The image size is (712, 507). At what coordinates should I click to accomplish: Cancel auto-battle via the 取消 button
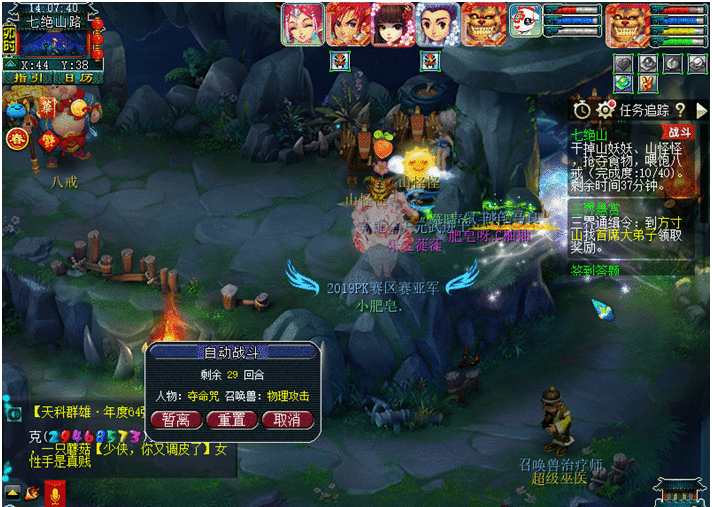pos(286,419)
